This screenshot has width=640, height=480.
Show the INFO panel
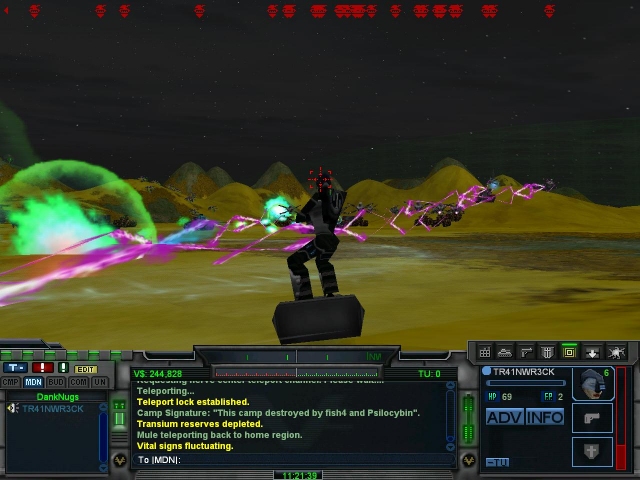coord(545,417)
